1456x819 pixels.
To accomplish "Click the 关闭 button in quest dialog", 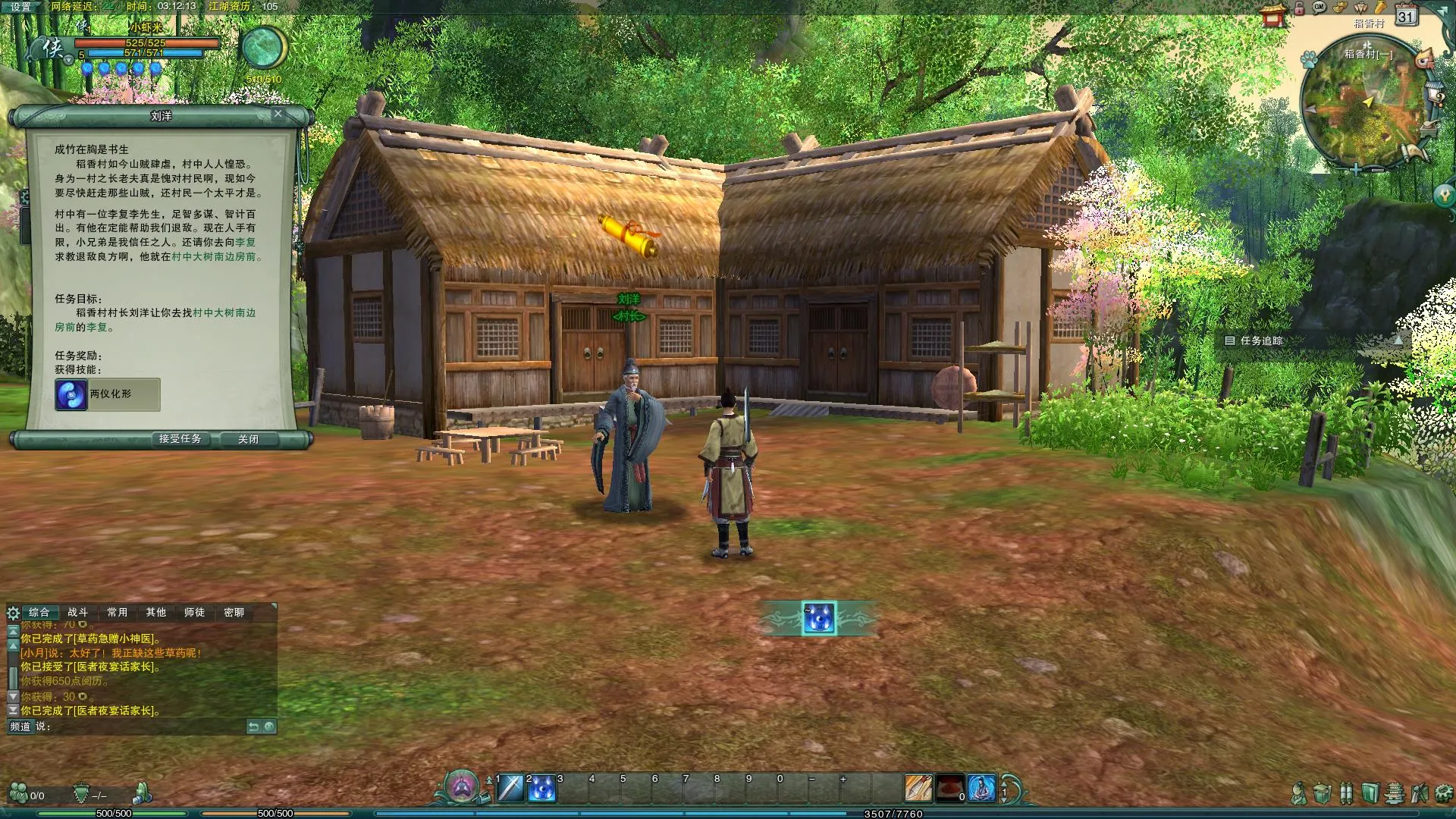I will 248,439.
